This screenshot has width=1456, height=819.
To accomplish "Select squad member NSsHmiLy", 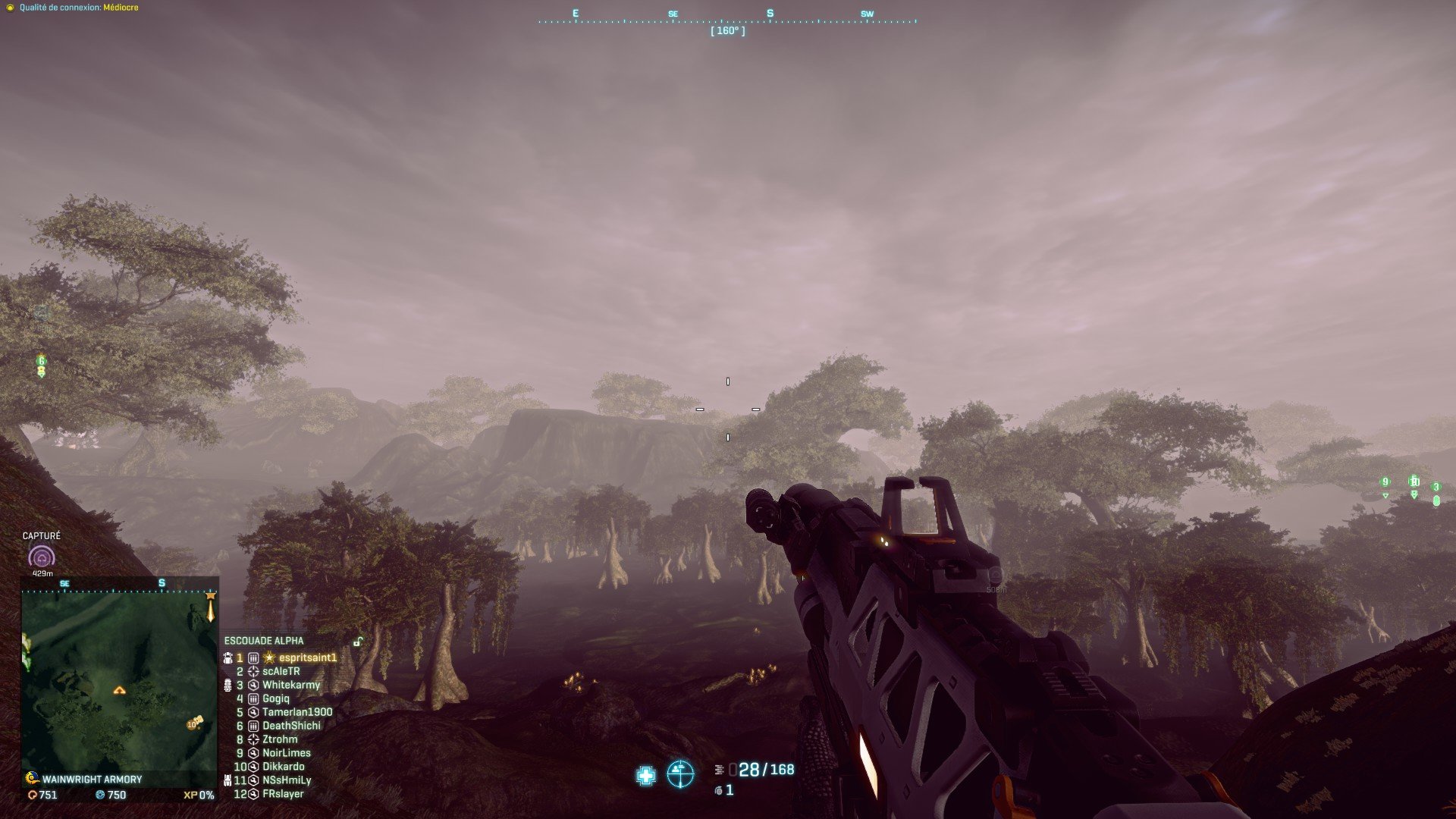I will [x=286, y=780].
